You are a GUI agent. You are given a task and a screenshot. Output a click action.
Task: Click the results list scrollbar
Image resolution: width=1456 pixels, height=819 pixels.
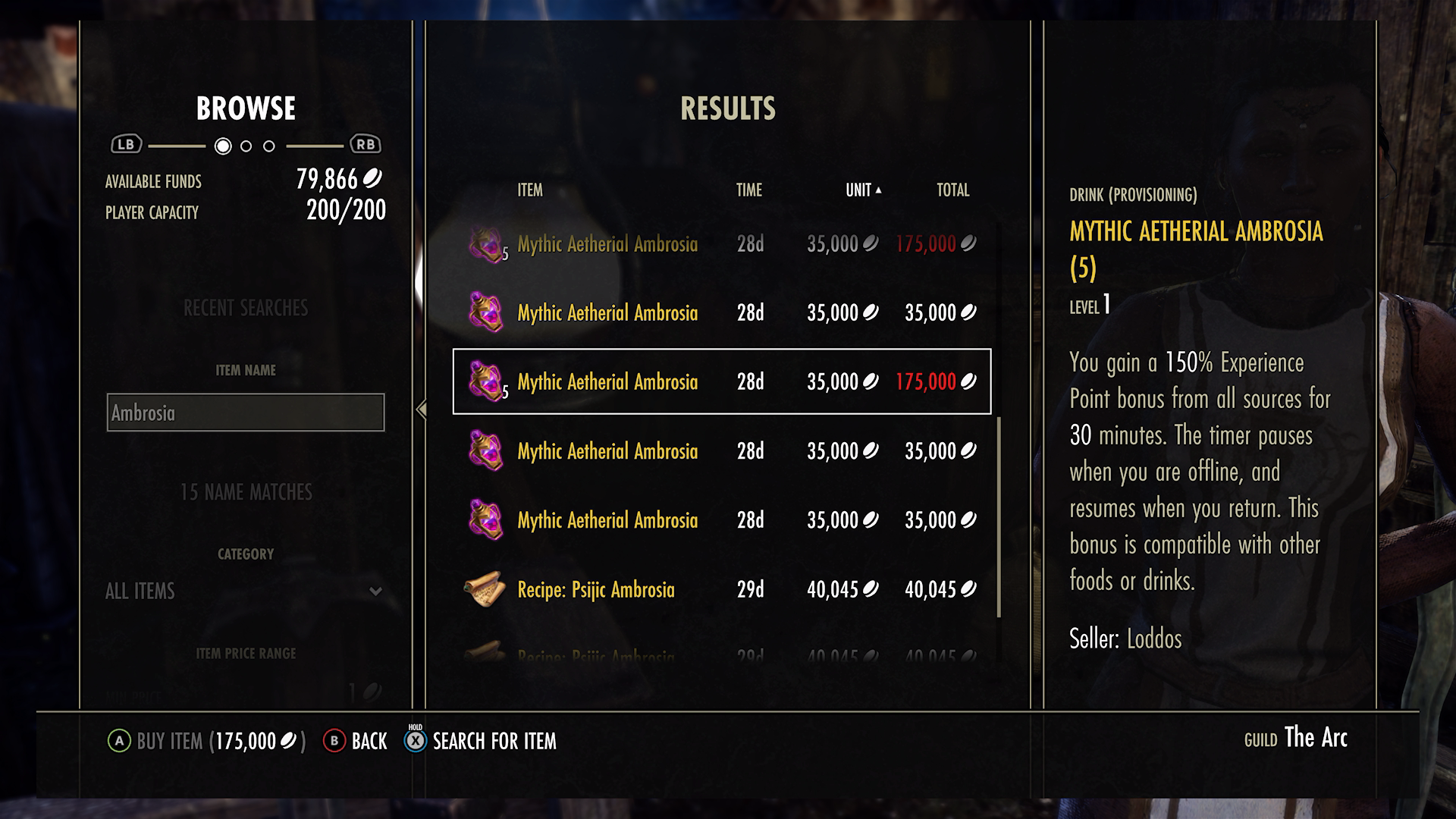pos(999,516)
